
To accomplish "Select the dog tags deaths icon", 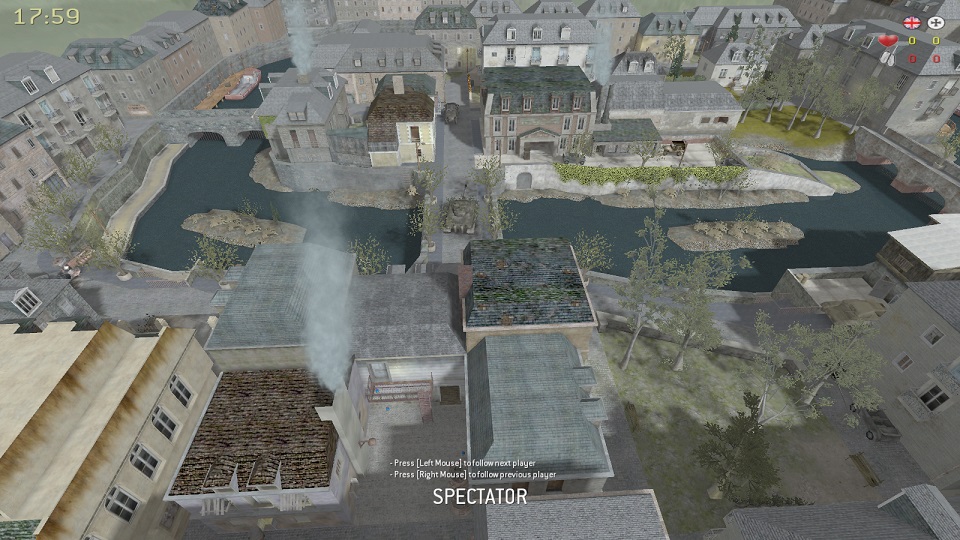I will point(887,58).
